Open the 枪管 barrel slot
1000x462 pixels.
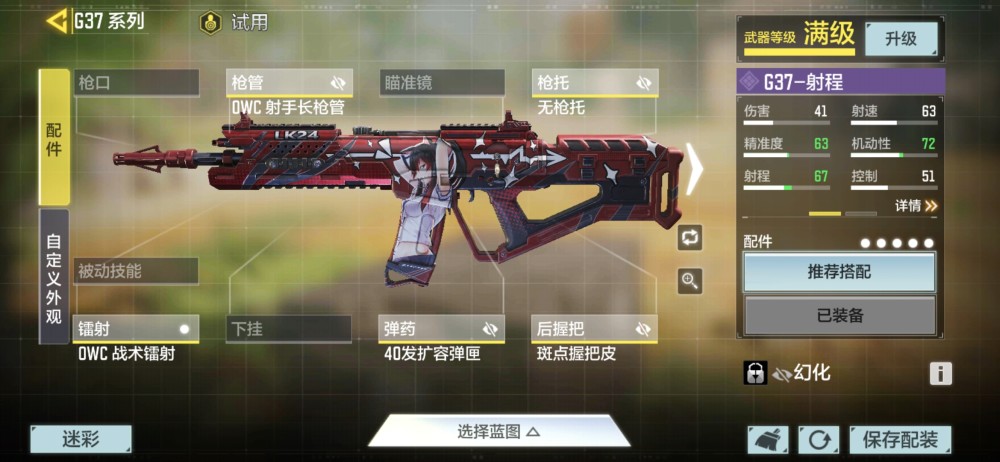coord(289,83)
